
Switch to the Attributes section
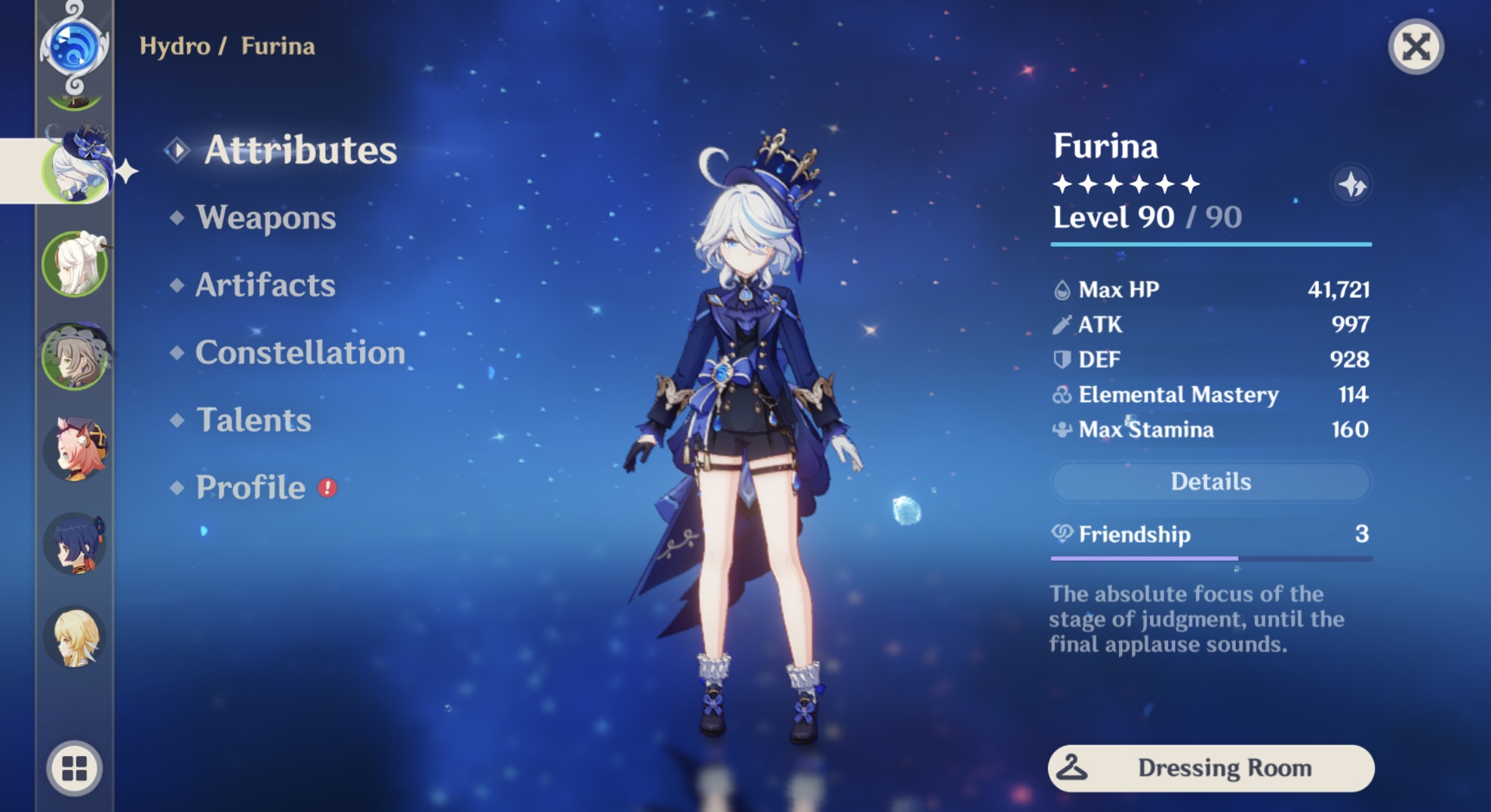pos(300,150)
